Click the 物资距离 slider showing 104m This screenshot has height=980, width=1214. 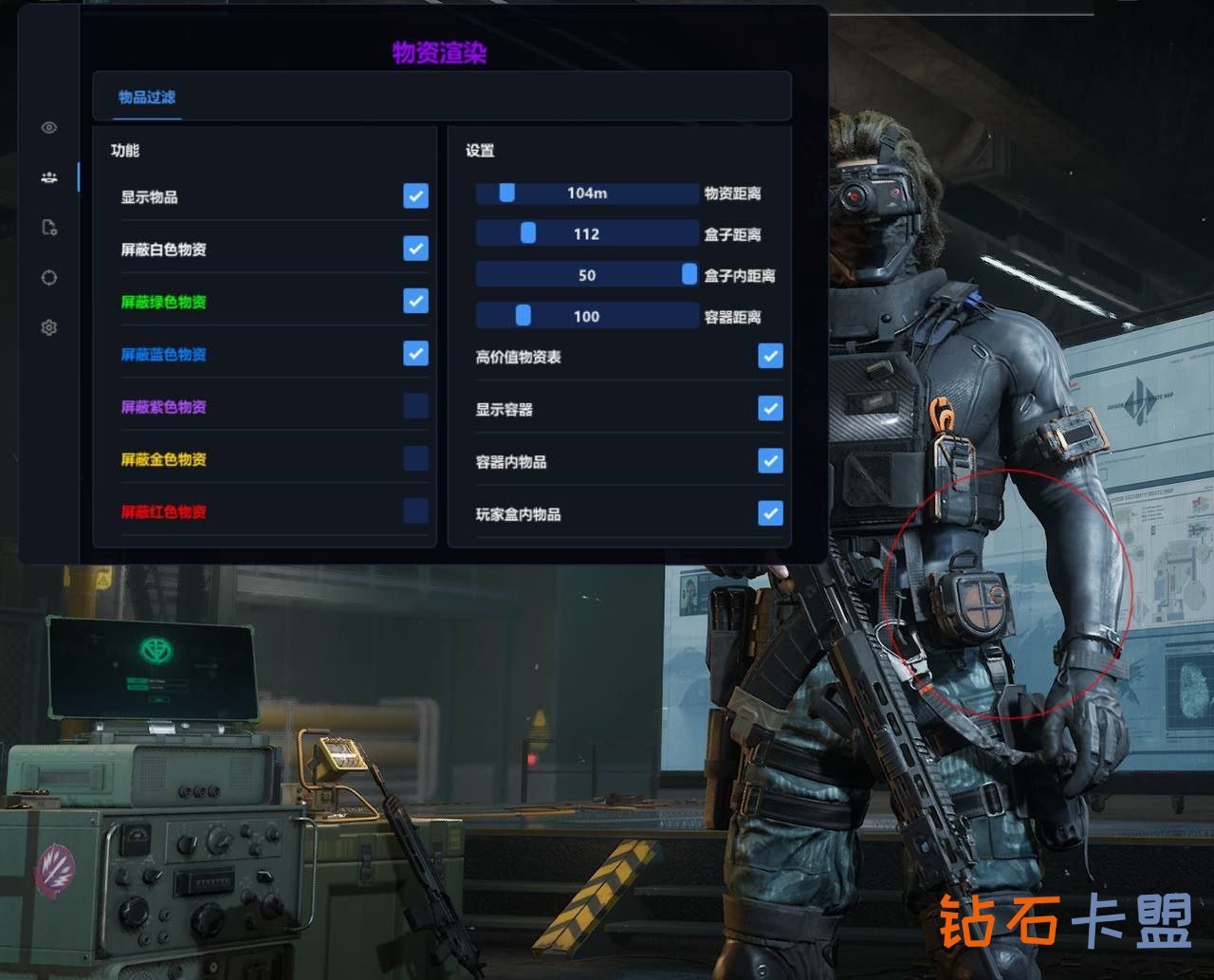pyautogui.click(x=586, y=194)
